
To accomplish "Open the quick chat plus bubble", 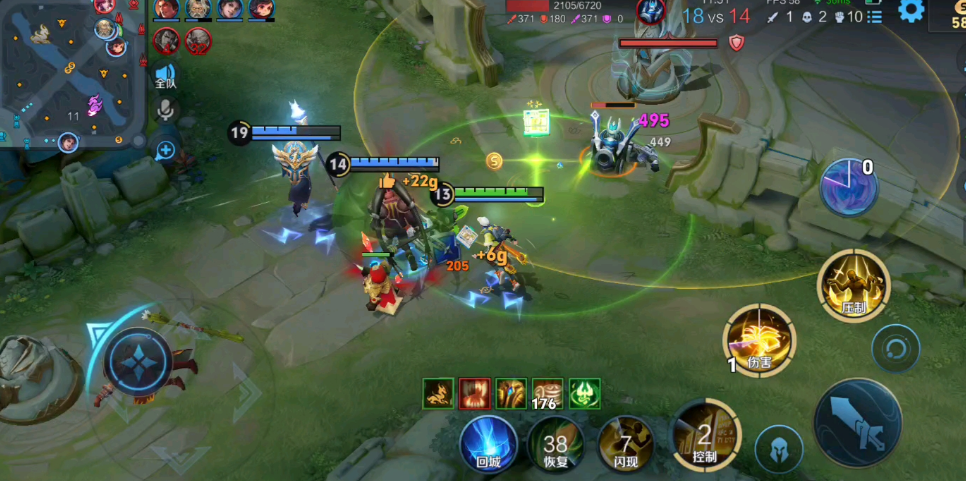I will pyautogui.click(x=166, y=151).
